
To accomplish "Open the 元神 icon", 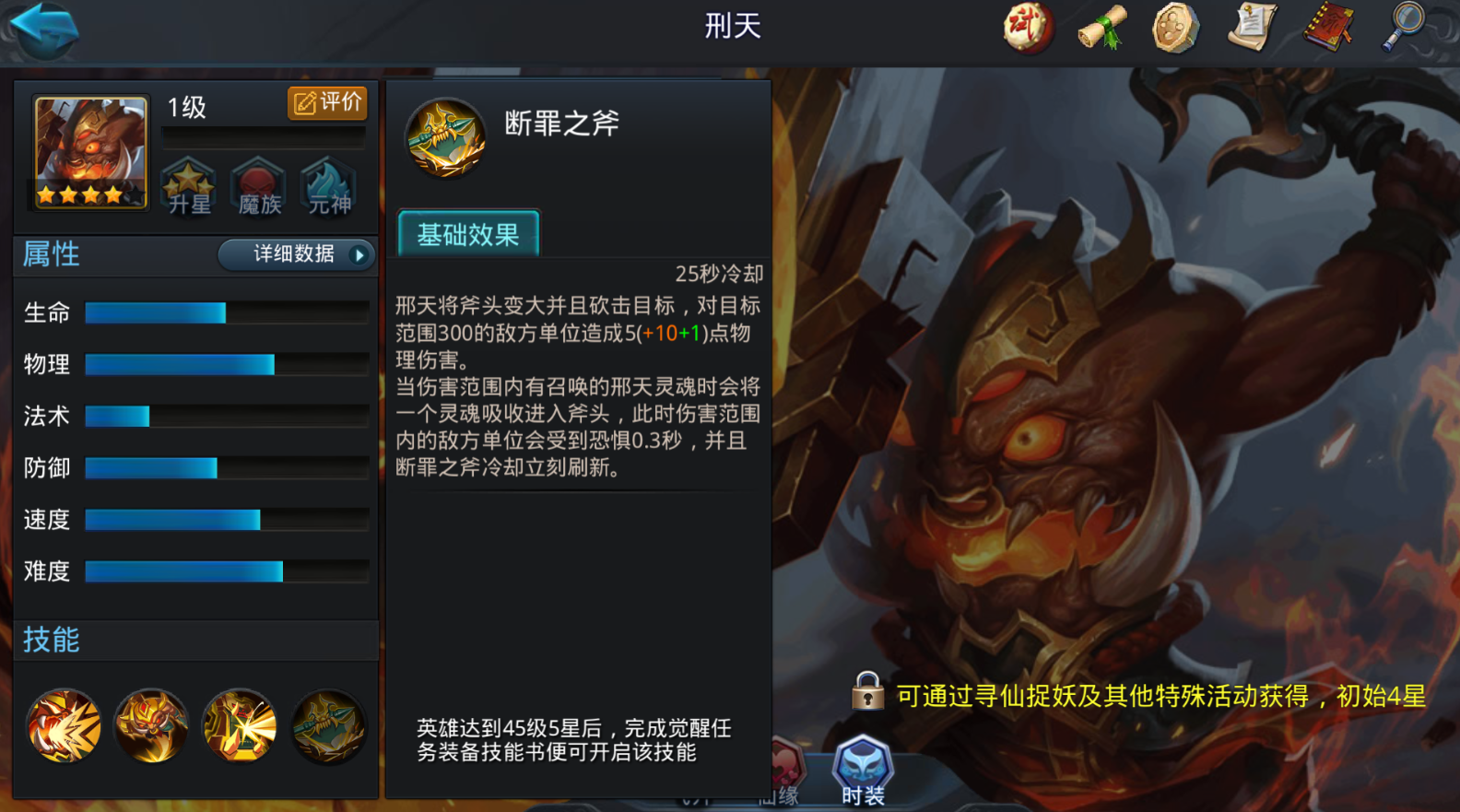I will pyautogui.click(x=328, y=187).
